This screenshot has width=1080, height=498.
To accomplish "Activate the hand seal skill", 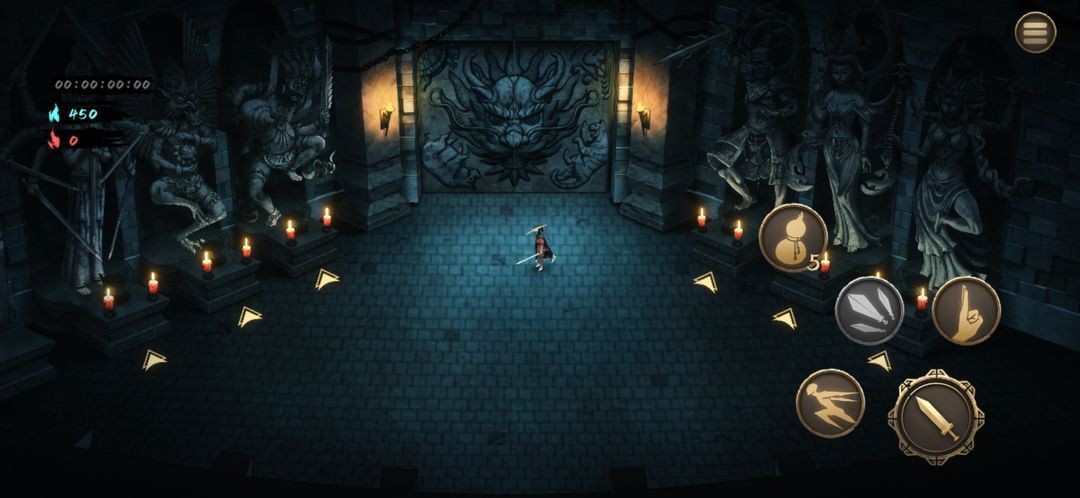I will [x=966, y=310].
